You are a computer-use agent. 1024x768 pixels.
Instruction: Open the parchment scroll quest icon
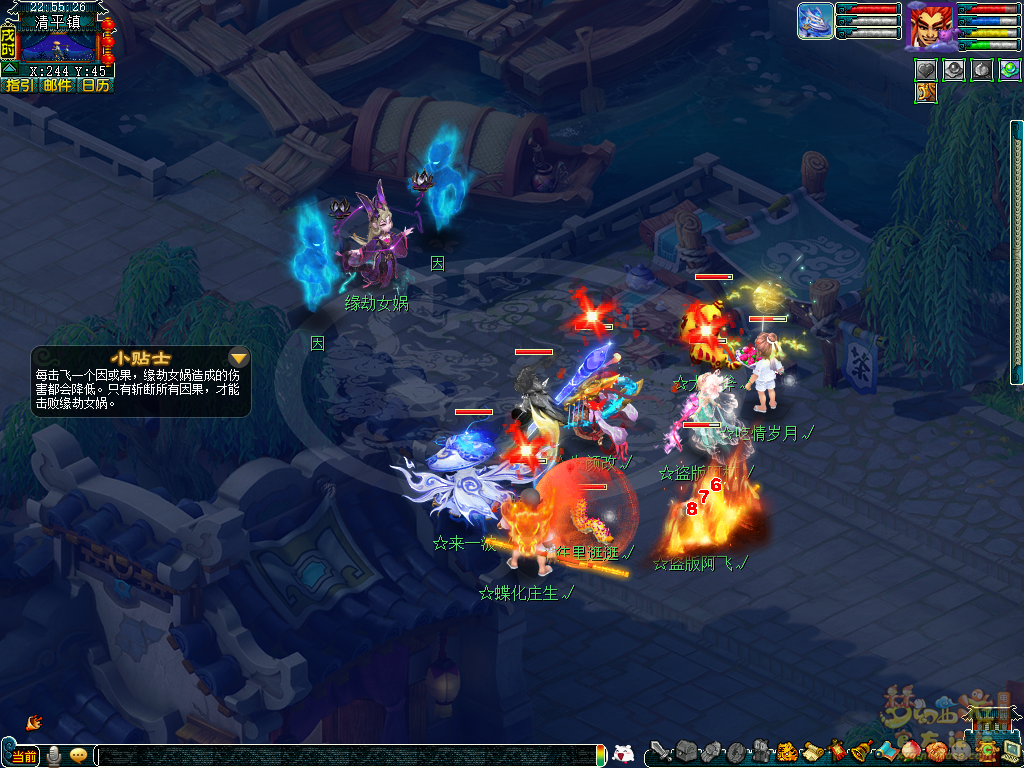(x=812, y=751)
